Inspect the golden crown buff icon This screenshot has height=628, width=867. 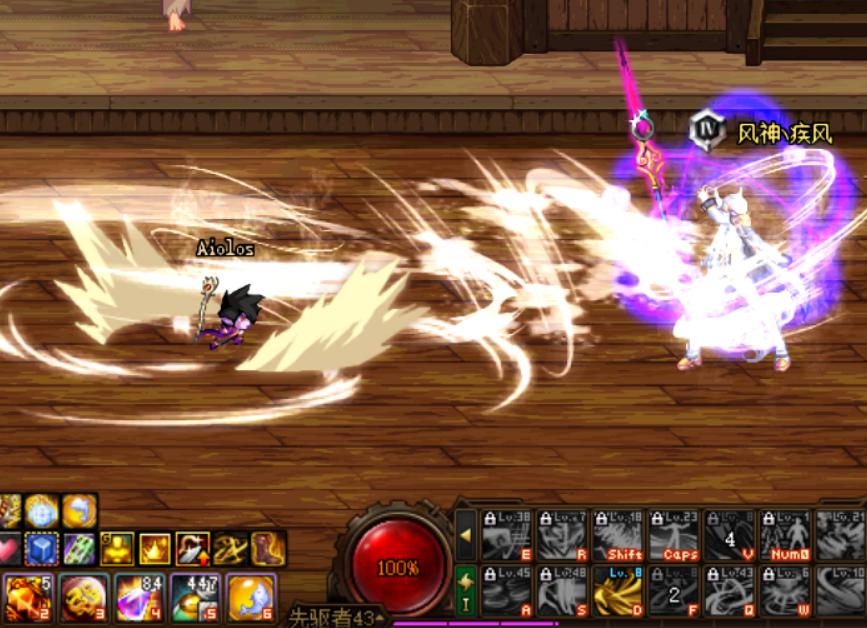pyautogui.click(x=155, y=548)
